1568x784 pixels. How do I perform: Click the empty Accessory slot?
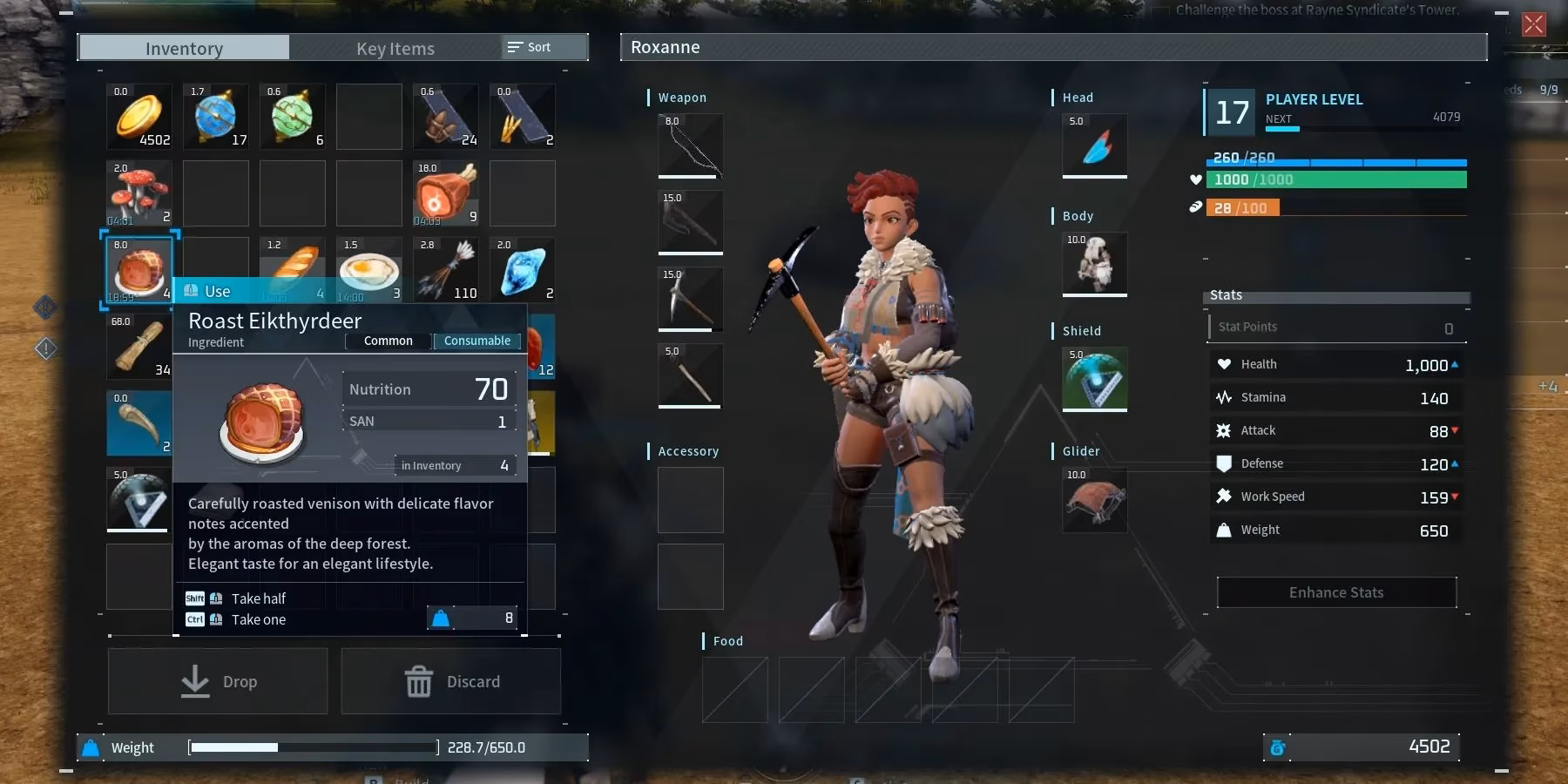coord(689,500)
